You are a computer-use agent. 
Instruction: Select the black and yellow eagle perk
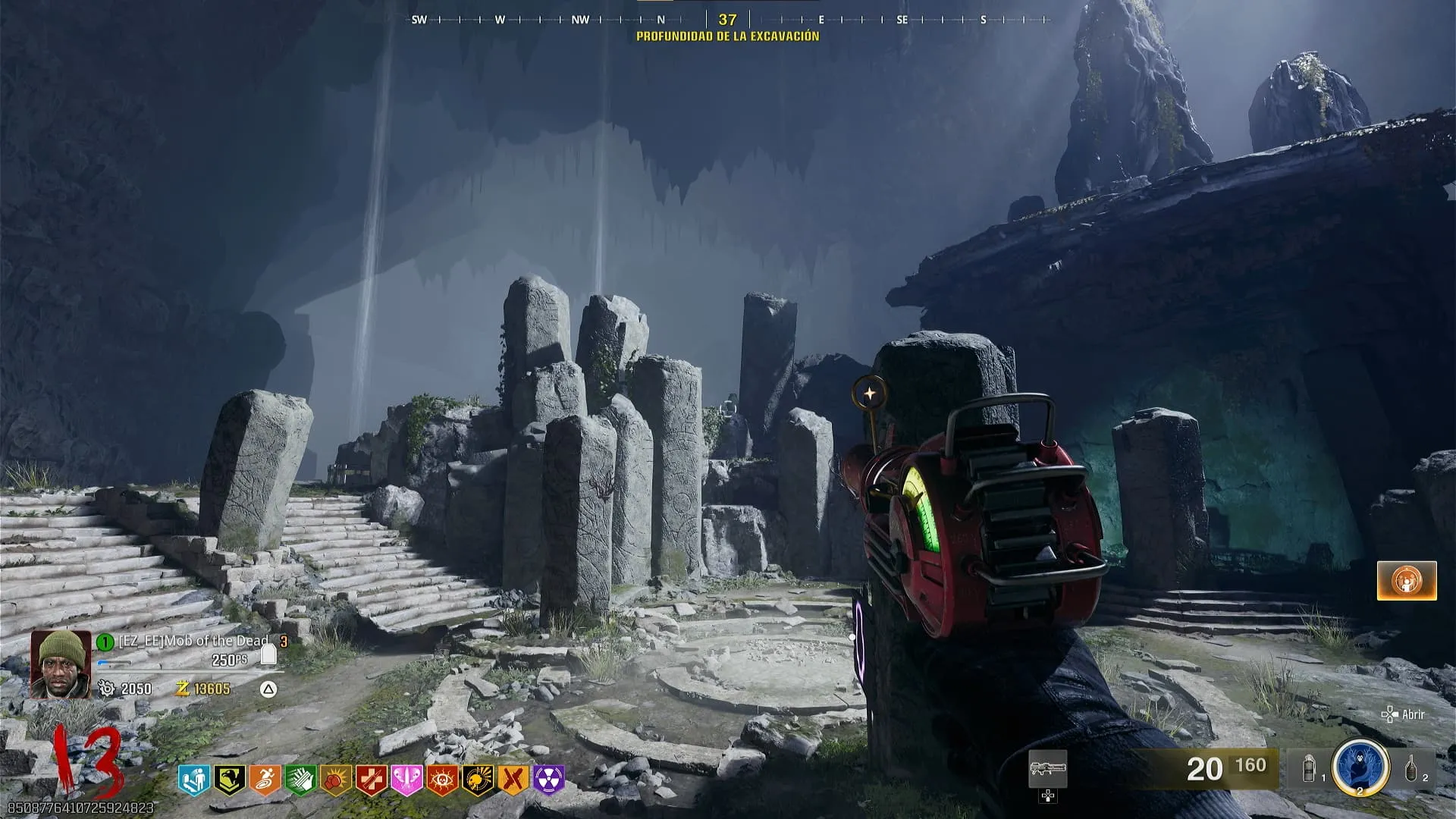point(229,780)
